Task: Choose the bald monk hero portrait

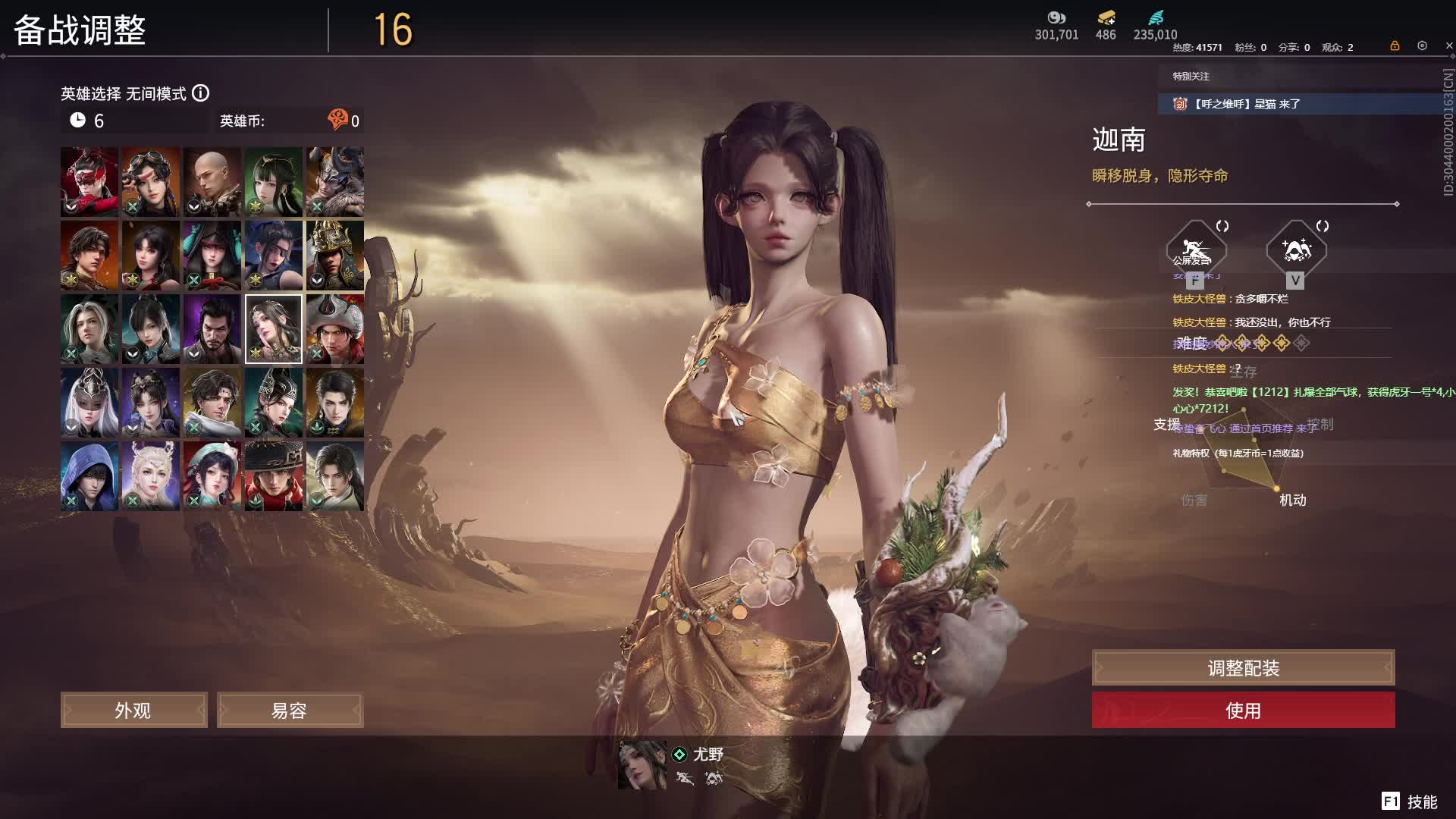Action: [x=212, y=182]
